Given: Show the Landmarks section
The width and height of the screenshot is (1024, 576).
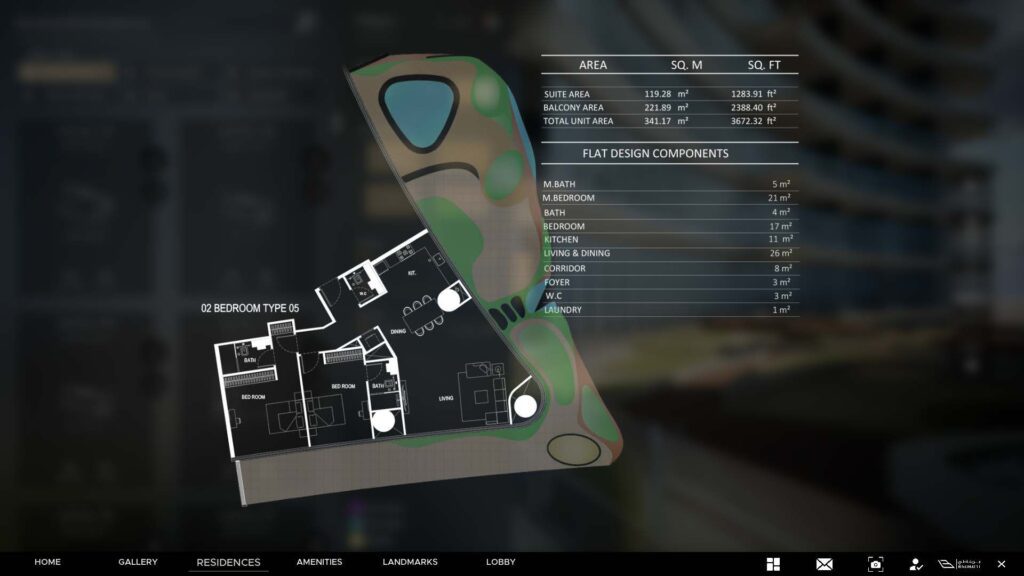Looking at the screenshot, I should tap(409, 562).
